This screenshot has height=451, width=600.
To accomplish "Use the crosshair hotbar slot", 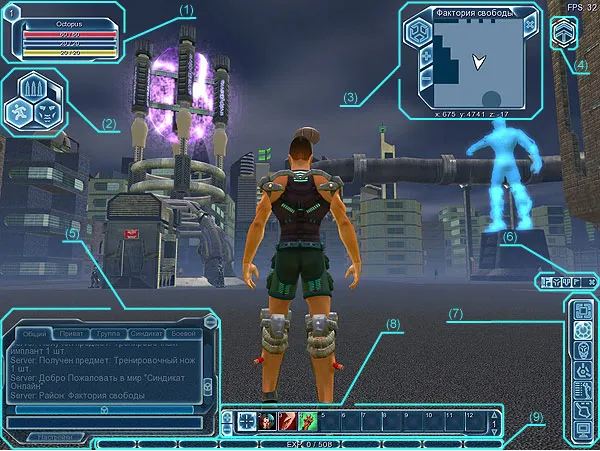I will pyautogui.click(x=247, y=422).
